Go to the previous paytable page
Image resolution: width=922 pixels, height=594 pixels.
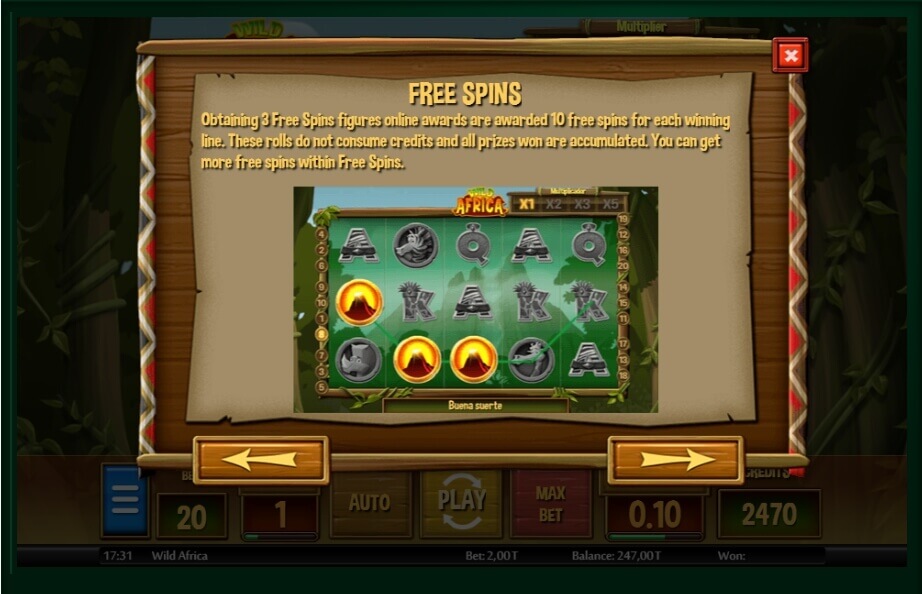pos(260,459)
